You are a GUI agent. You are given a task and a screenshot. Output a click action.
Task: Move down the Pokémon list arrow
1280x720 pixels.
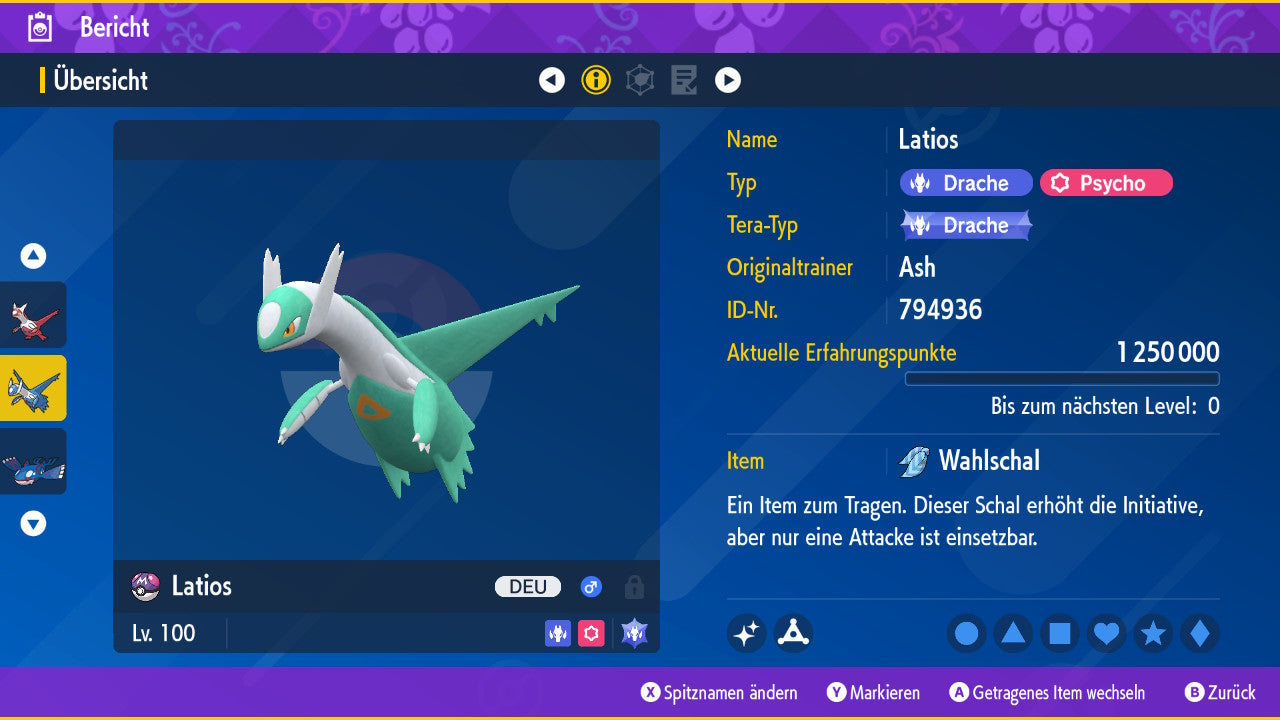pyautogui.click(x=34, y=523)
